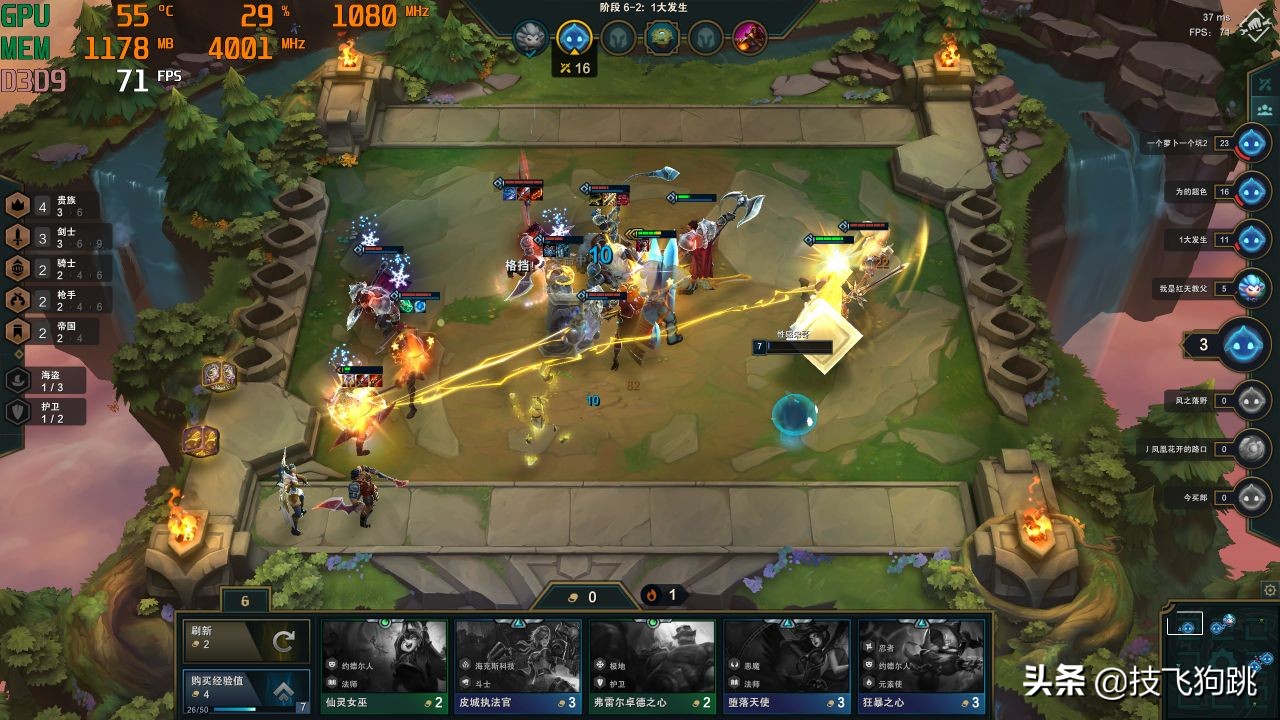Show the inactive 护卫 trait

click(18, 411)
